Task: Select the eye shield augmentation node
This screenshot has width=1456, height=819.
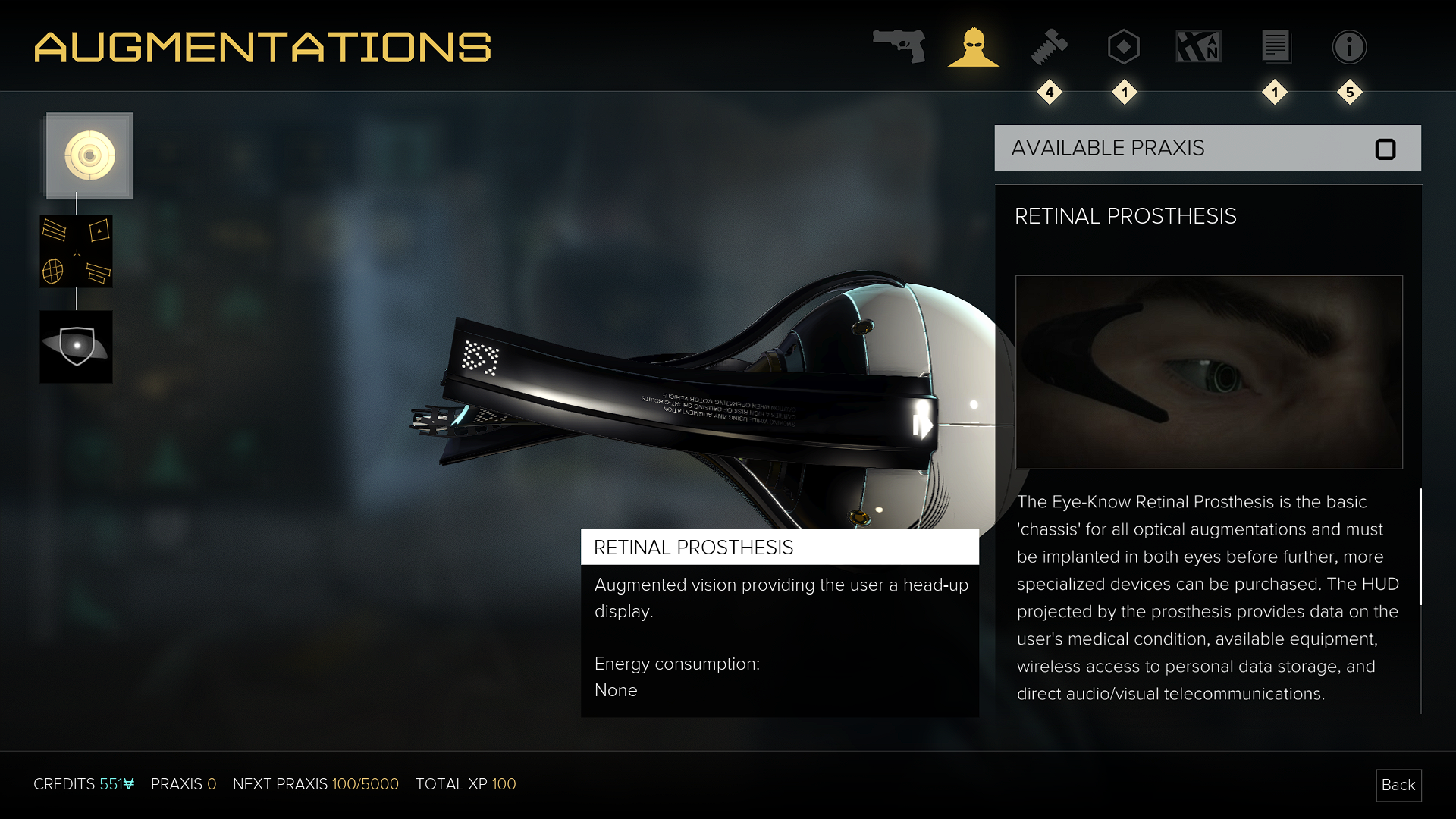Action: click(x=76, y=347)
